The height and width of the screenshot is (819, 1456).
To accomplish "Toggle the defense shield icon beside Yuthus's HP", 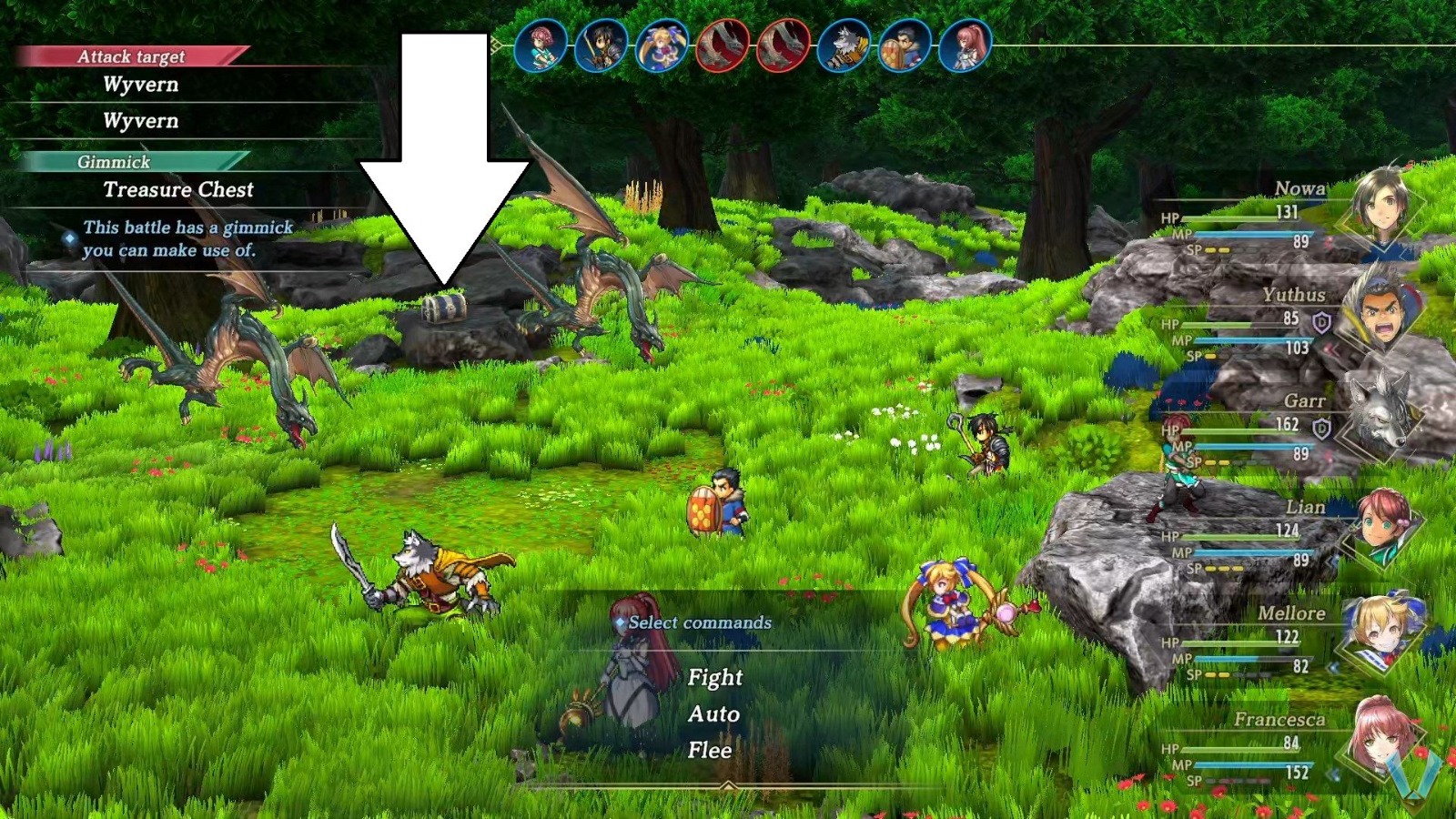I will click(x=1322, y=321).
